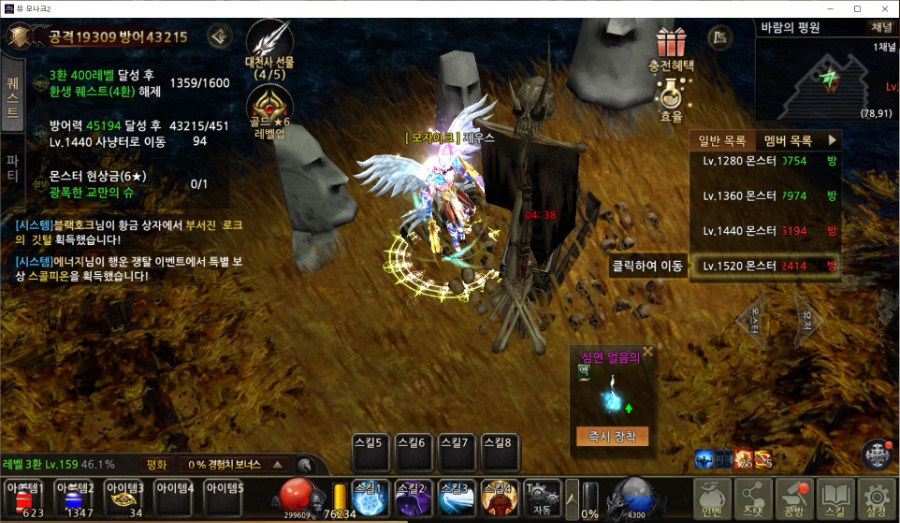Choose the Lv.1280 몬스터 list row
Viewport: 900px width, 523px height.
point(767,160)
